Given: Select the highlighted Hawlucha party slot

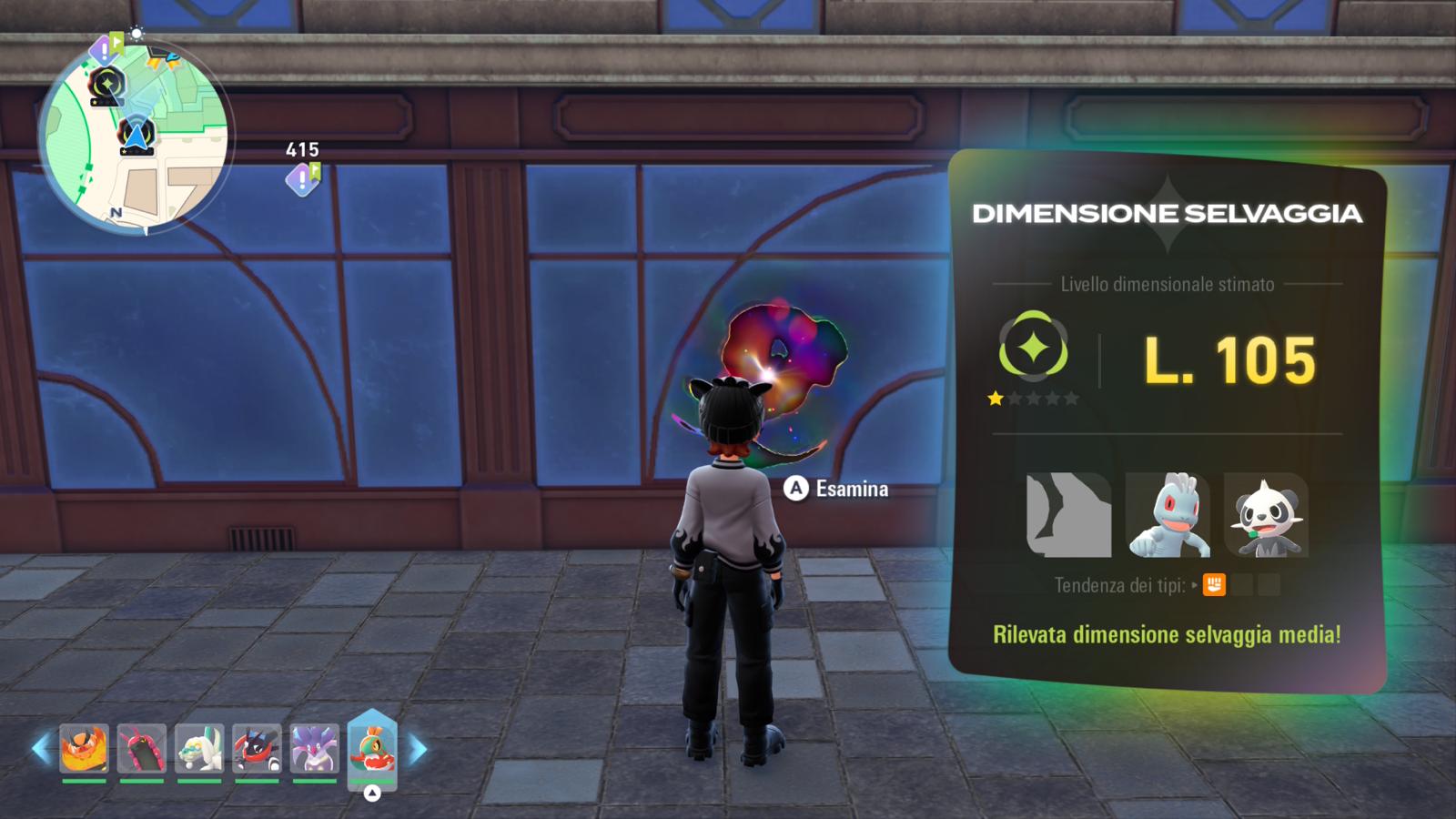Looking at the screenshot, I should 372,746.
